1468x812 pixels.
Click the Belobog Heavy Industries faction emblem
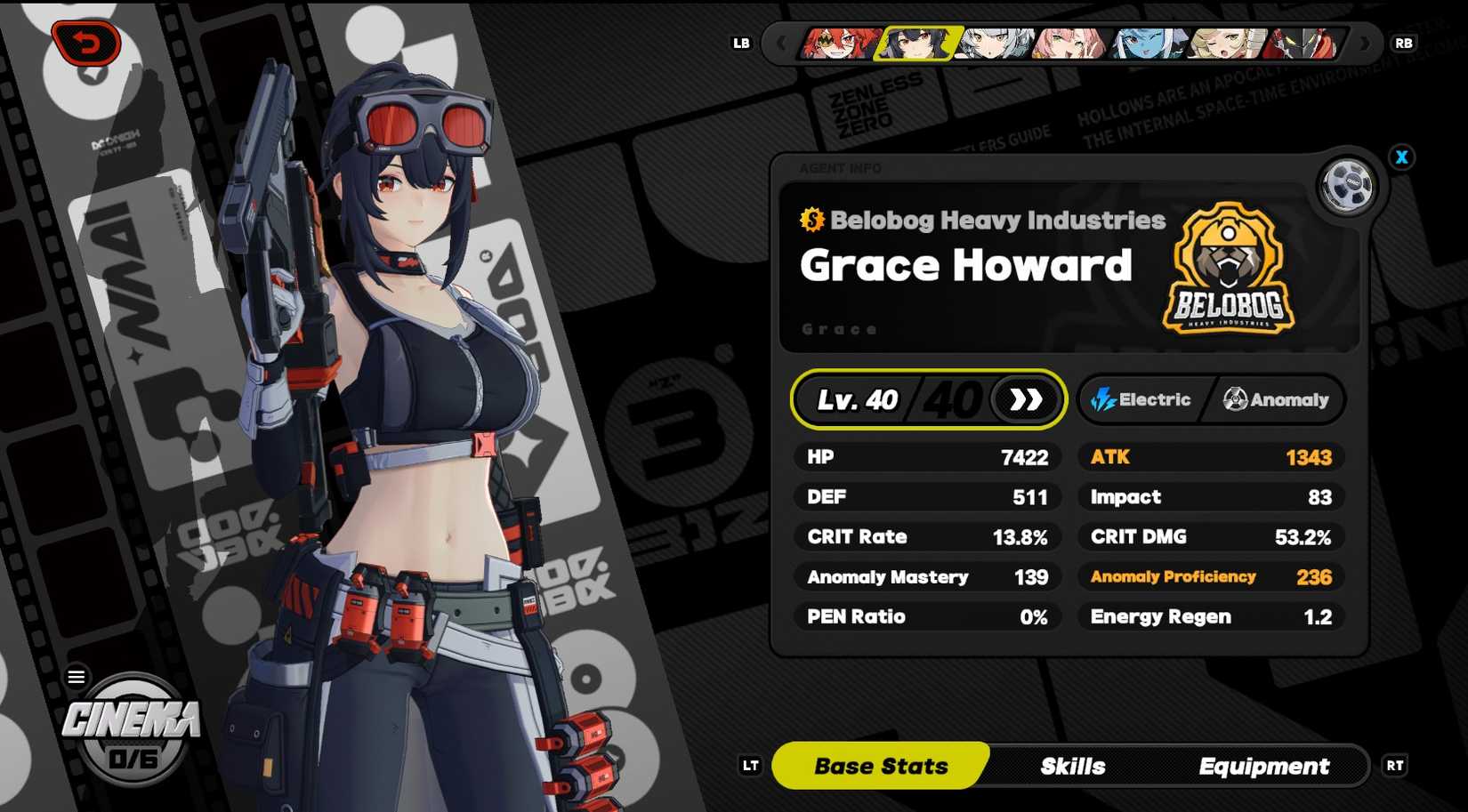pos(1228,269)
